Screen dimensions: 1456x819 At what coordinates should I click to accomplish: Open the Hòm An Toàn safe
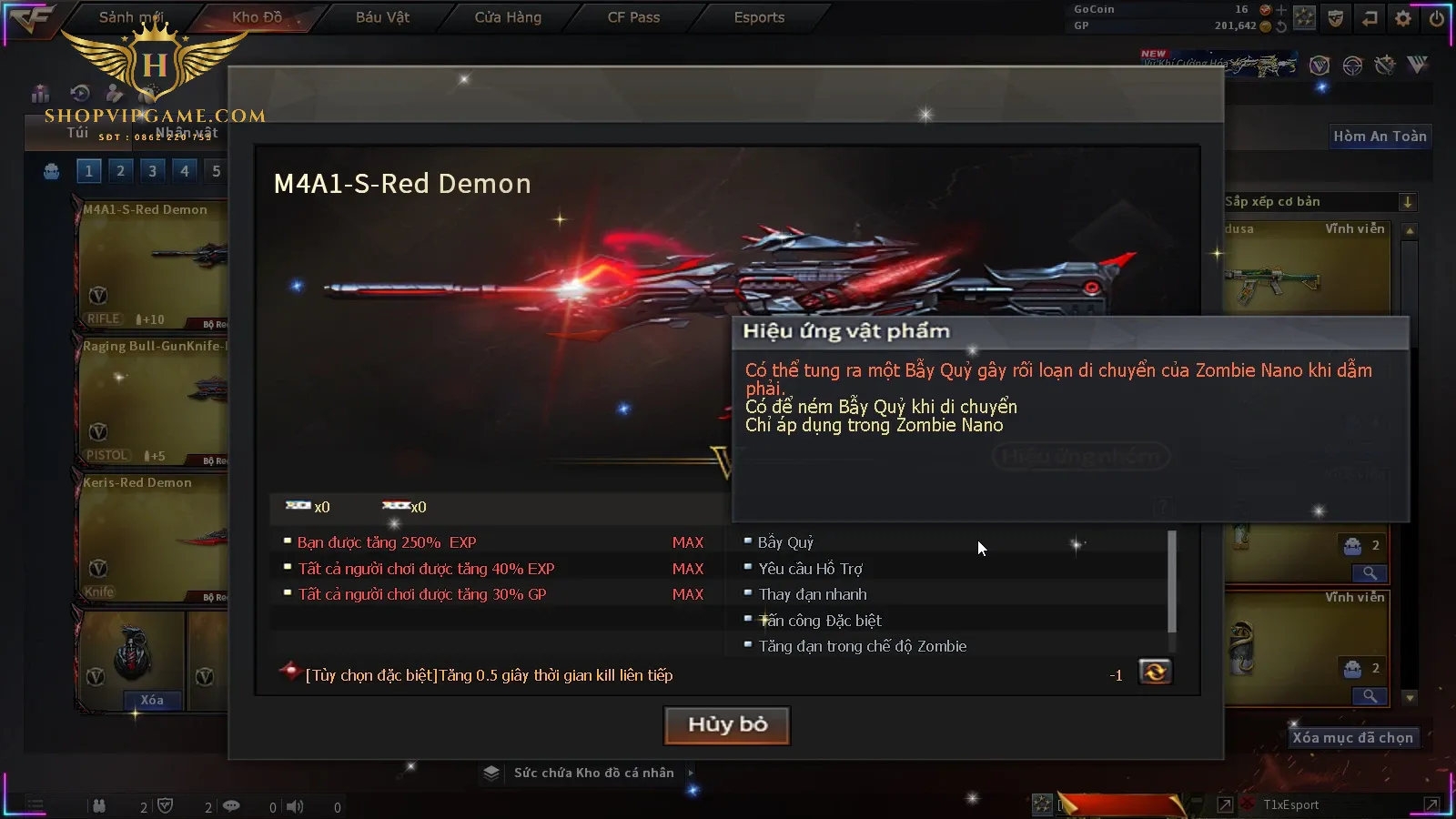(1380, 136)
